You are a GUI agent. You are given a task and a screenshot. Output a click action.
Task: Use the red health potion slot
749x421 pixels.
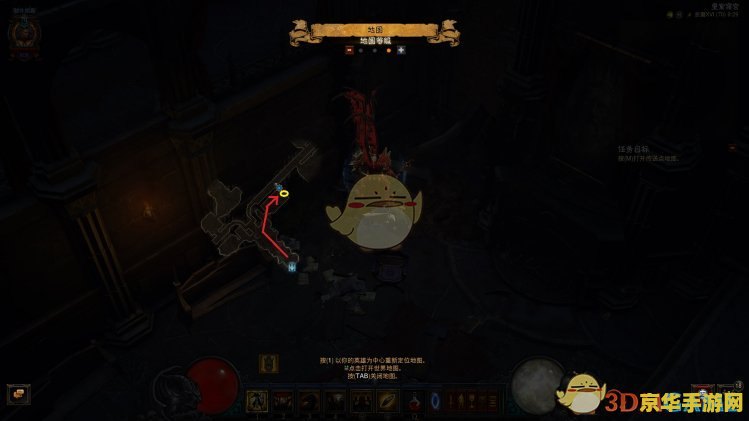[414, 401]
